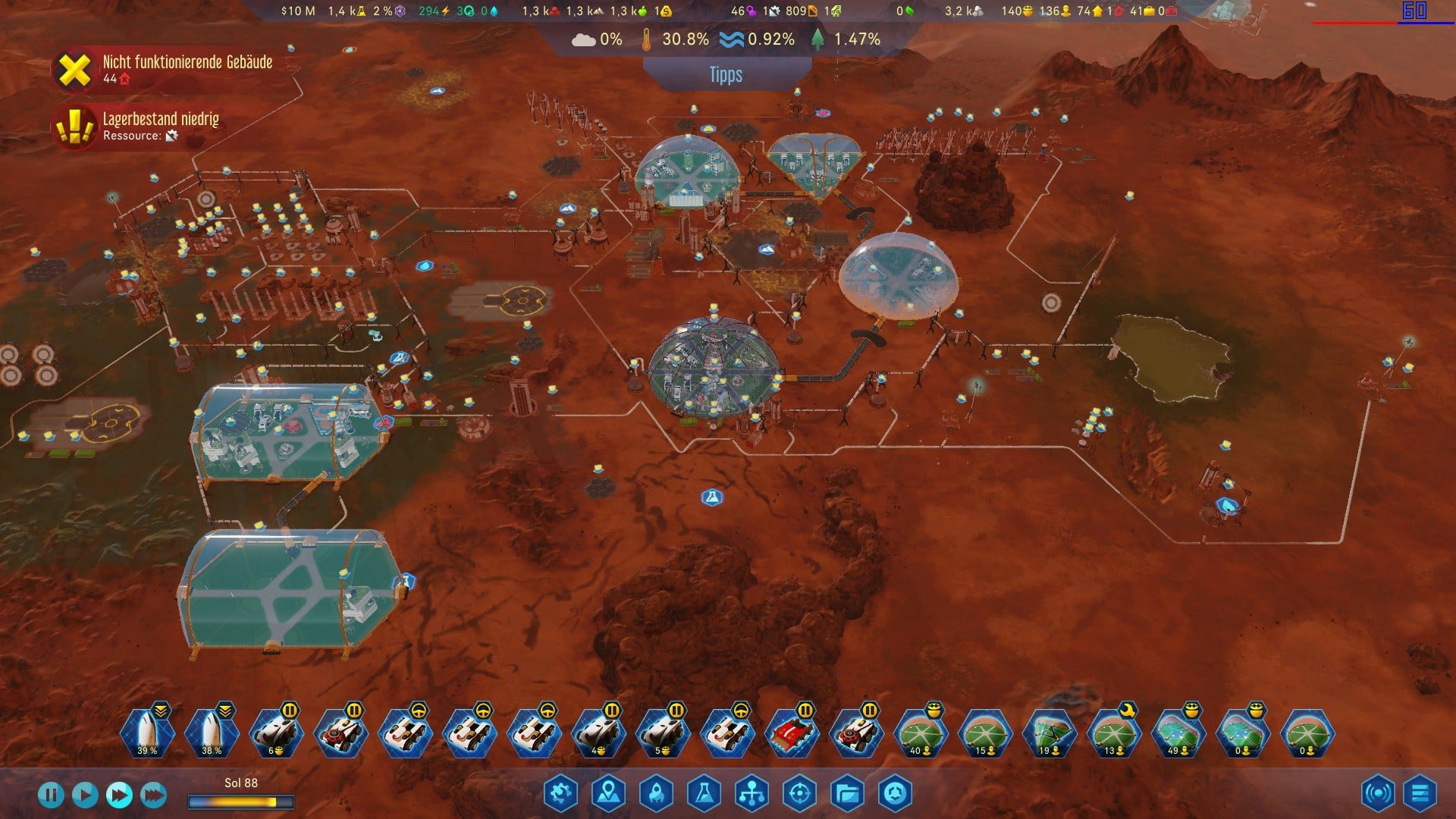This screenshot has height=819, width=1456.
Task: Select the rocket at 39 %
Action: [147, 733]
